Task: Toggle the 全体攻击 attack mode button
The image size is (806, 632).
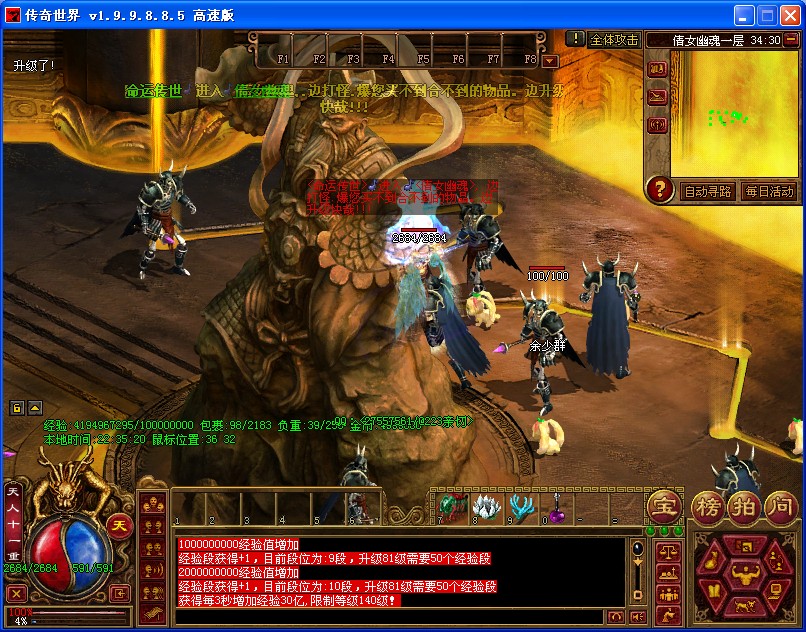Action: [x=614, y=40]
